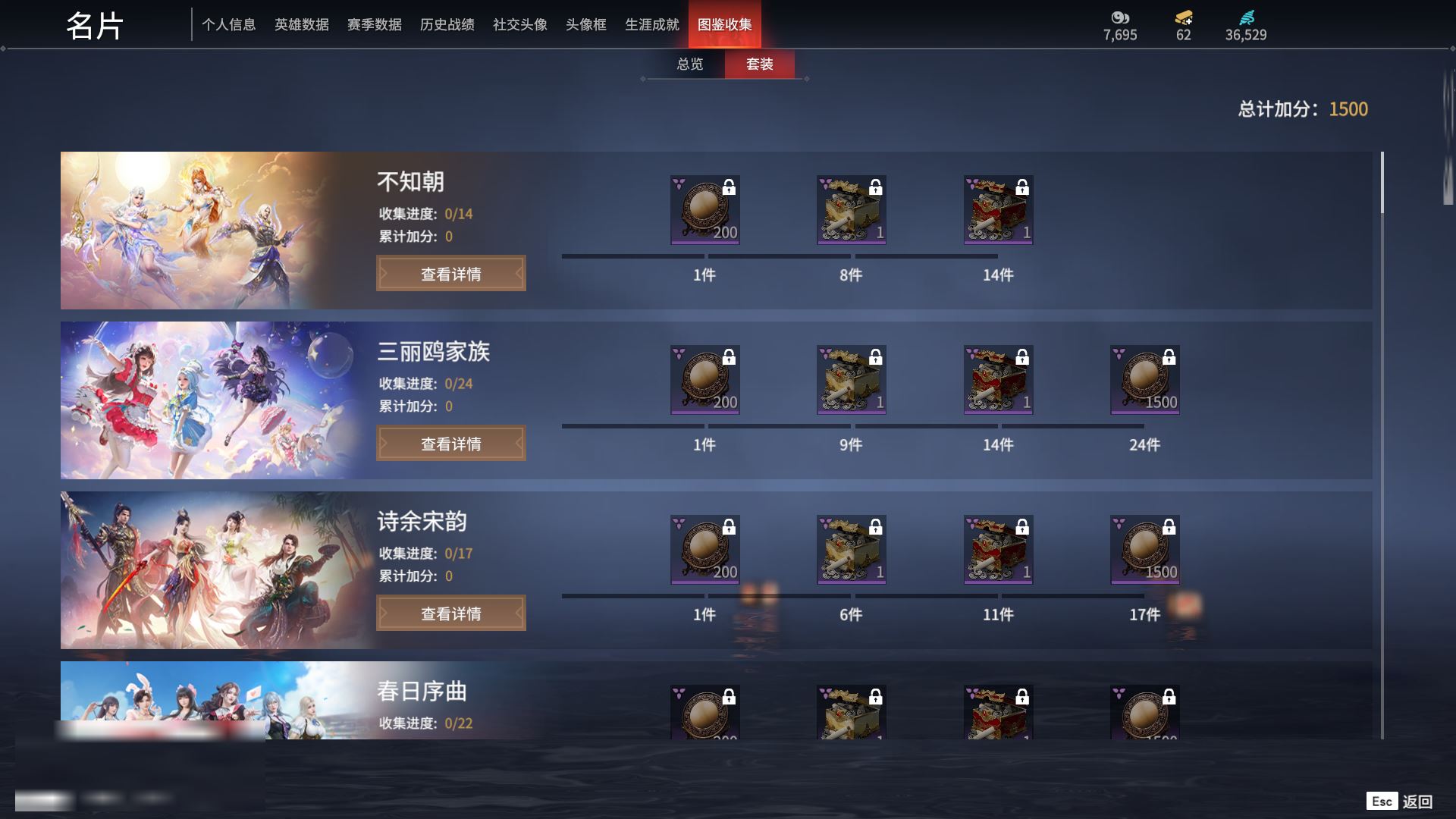
Task: Click the gold ingot plus currency icon
Action: (1183, 18)
